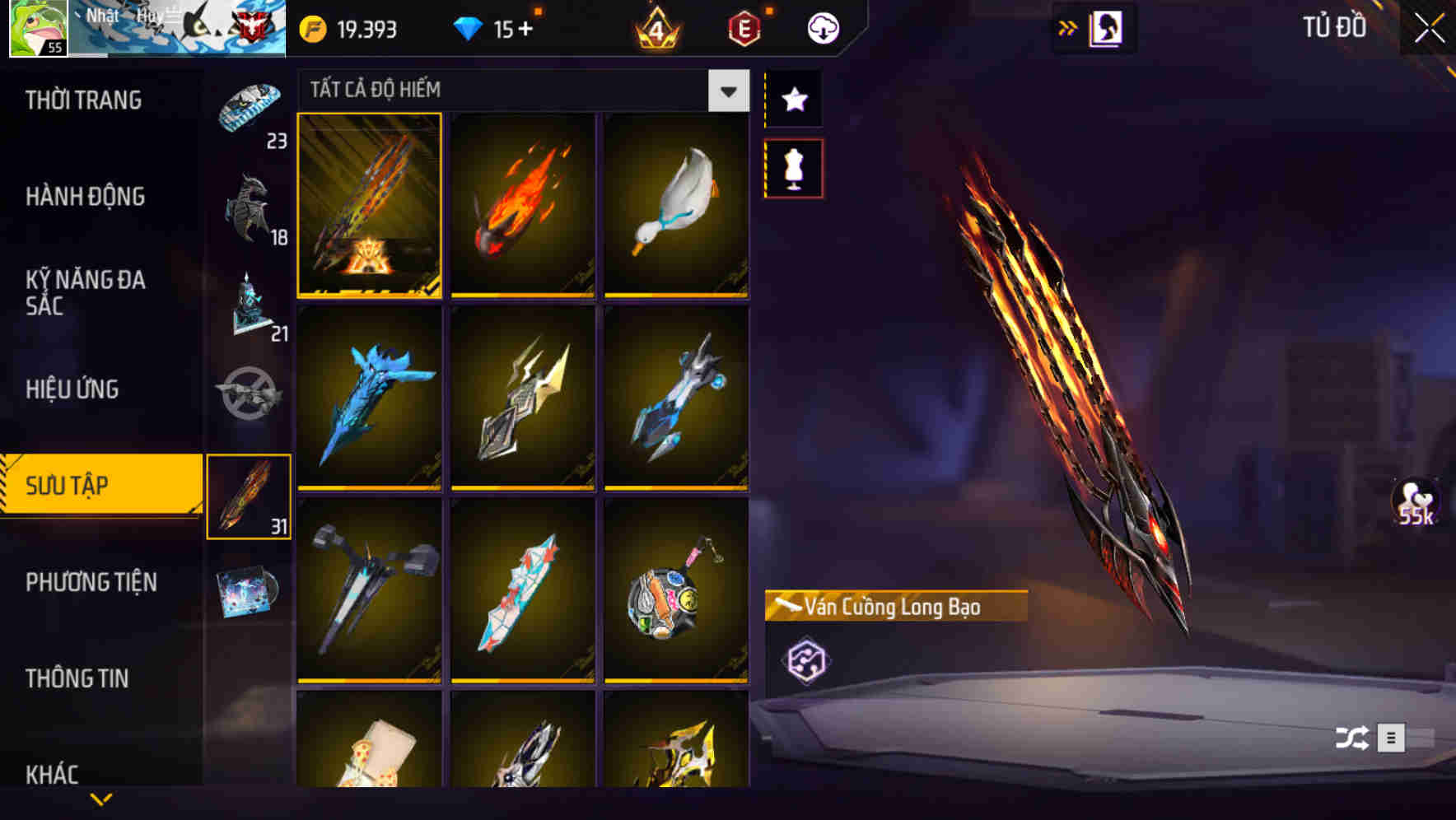Toggle the favorite star filter
The height and width of the screenshot is (820, 1456).
793,100
